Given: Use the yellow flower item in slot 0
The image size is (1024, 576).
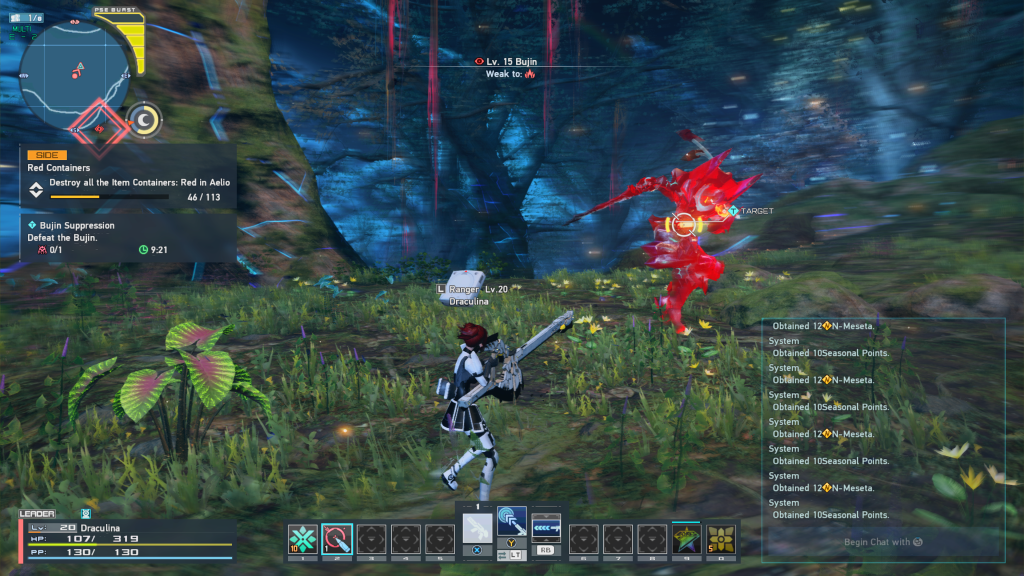Looking at the screenshot, I should [721, 538].
